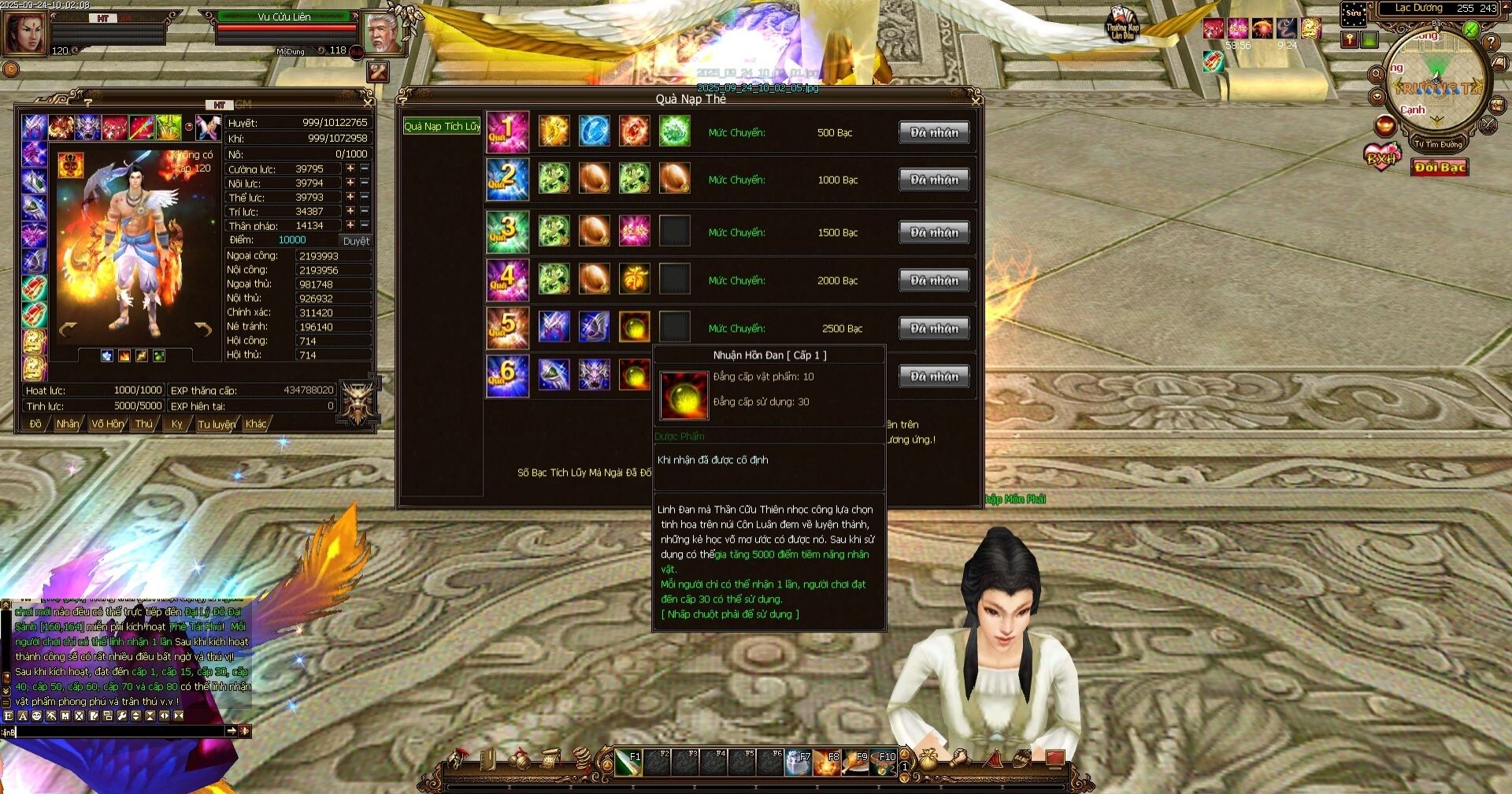
Task: Click Đã nhận for the 500 Bạc reward
Action: (934, 132)
